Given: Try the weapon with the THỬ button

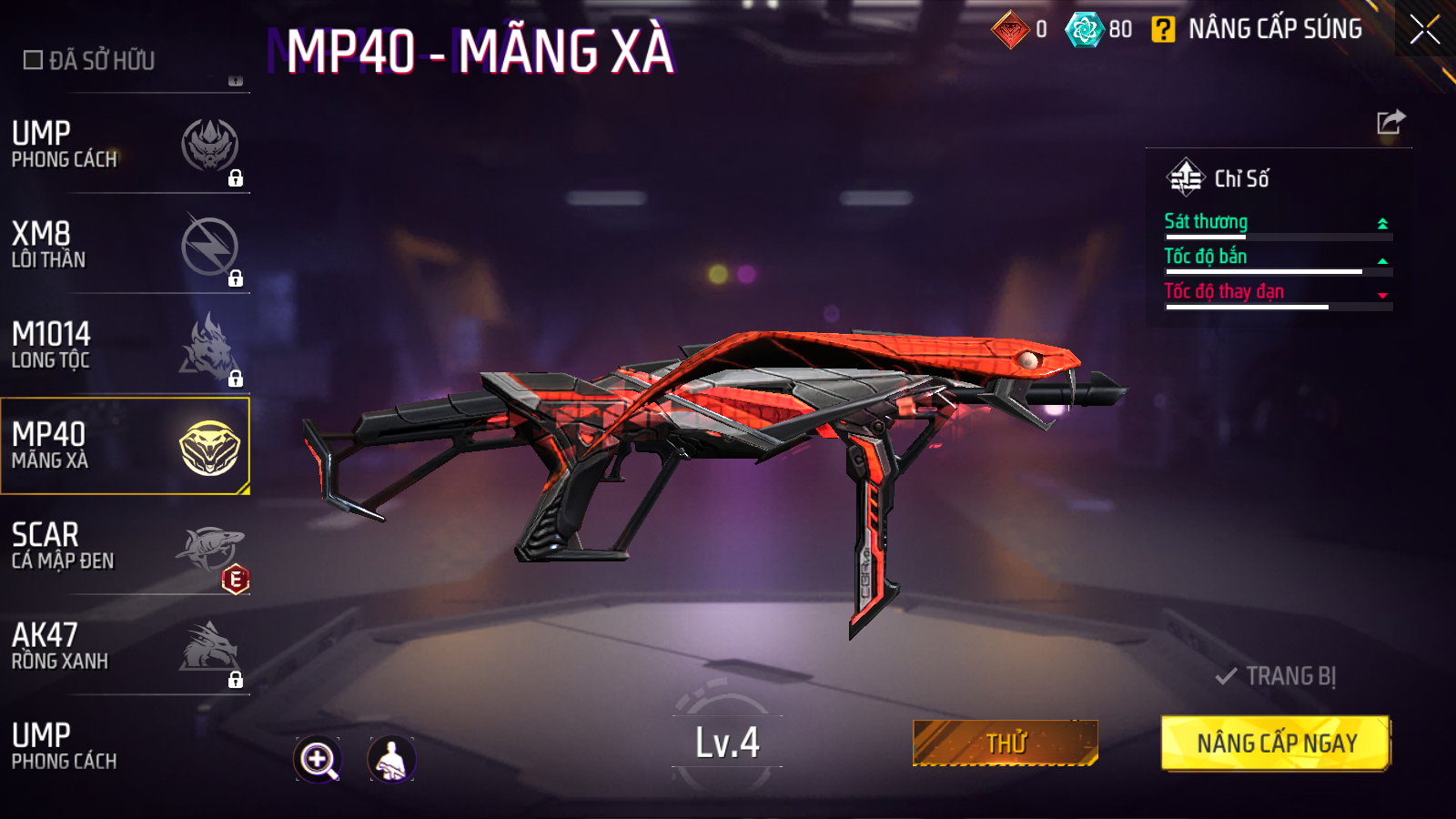Looking at the screenshot, I should click(x=1006, y=743).
